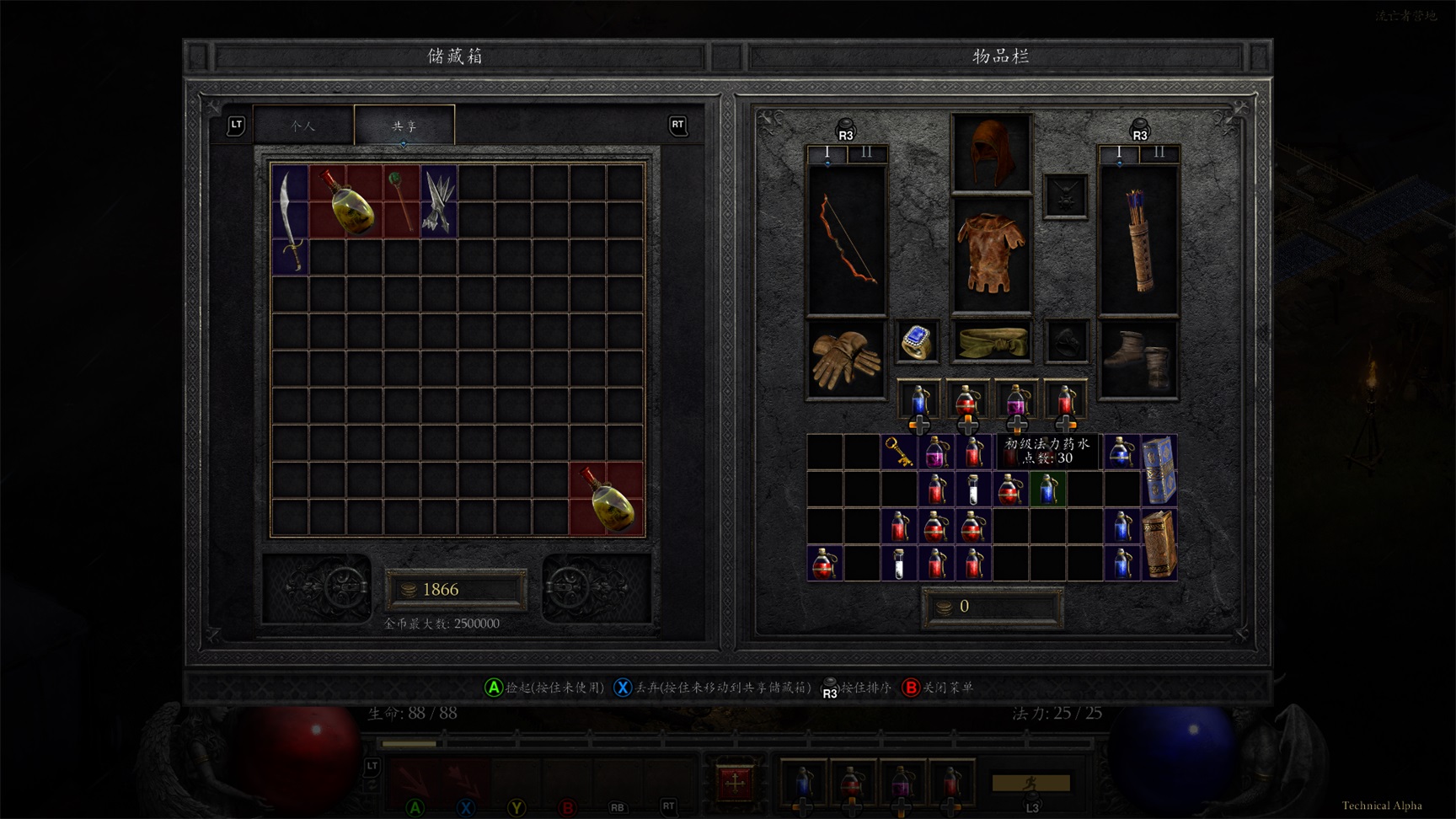Choose the equipped arrow quiver slot

(1138, 240)
